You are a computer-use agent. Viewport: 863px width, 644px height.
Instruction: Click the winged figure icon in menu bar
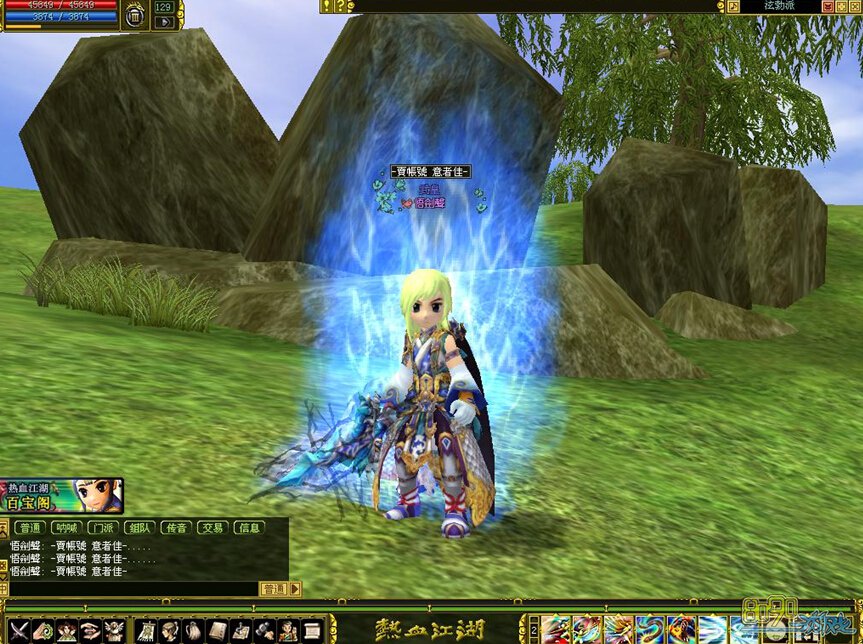point(115,631)
